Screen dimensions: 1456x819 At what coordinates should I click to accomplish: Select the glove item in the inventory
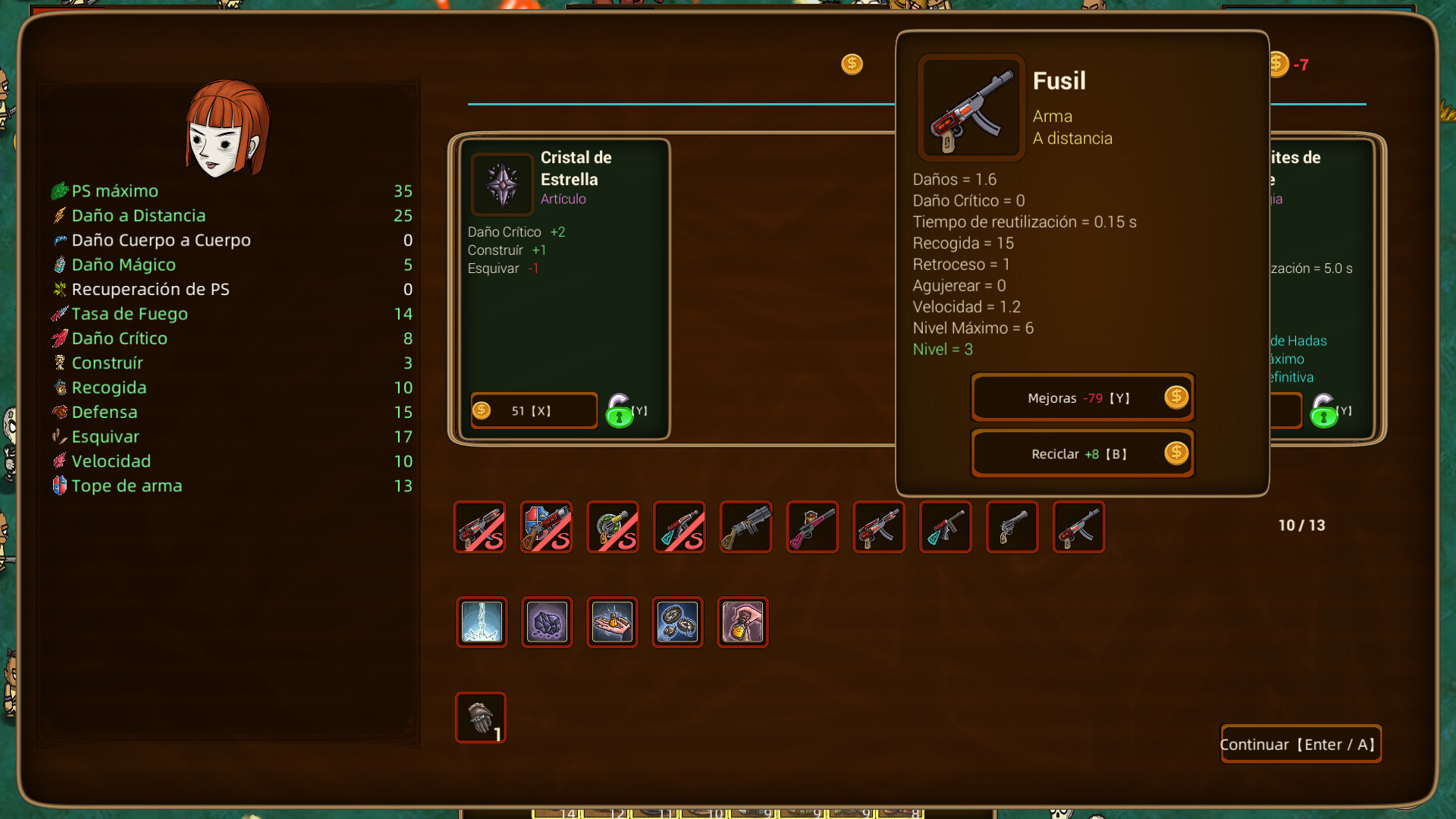coord(479,717)
